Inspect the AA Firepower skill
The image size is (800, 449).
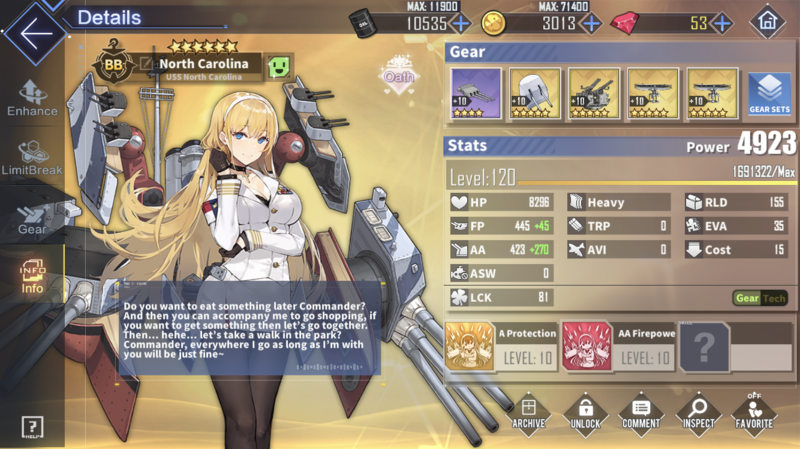(616, 346)
